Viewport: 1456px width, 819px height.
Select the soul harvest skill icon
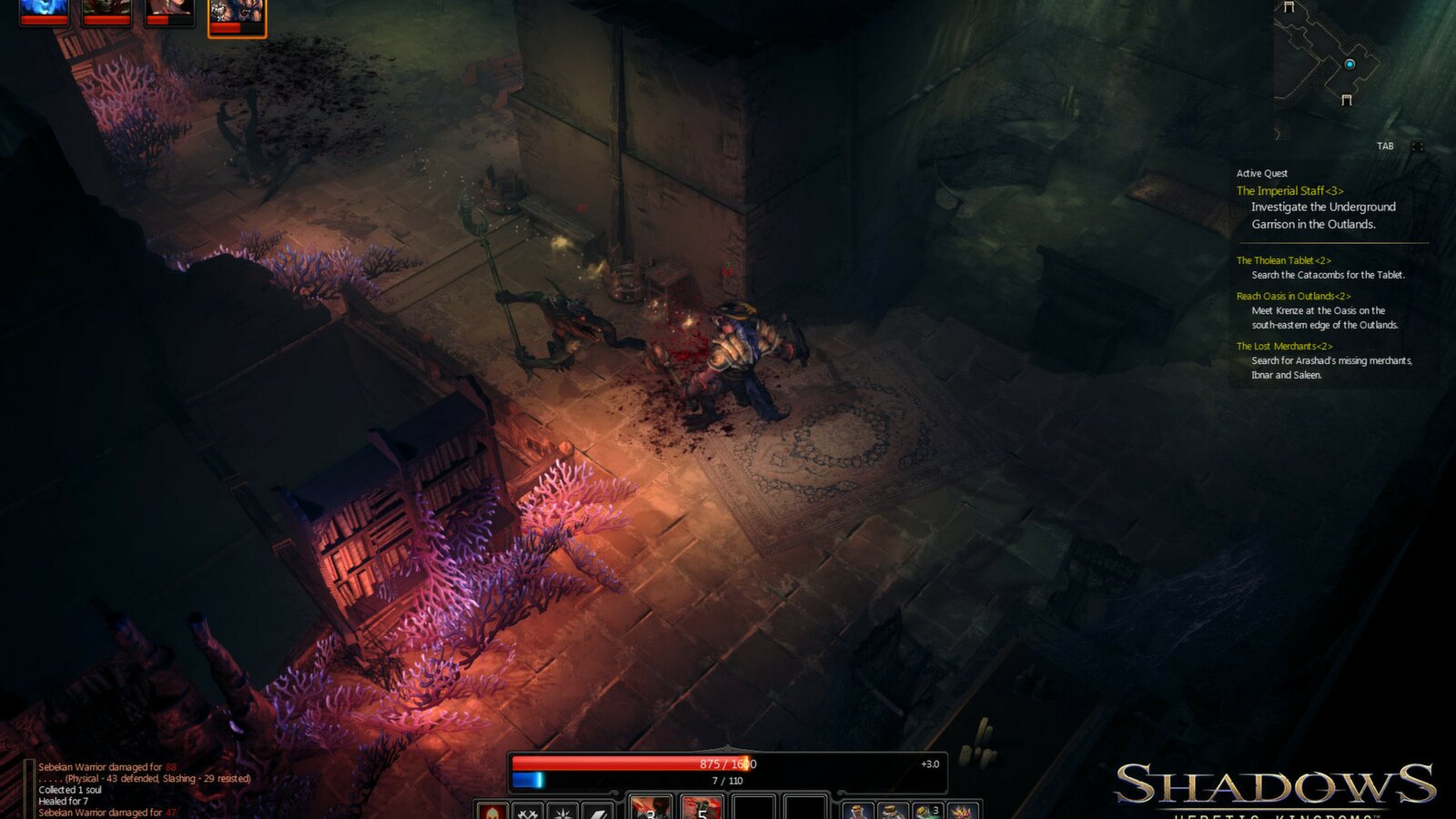491,811
